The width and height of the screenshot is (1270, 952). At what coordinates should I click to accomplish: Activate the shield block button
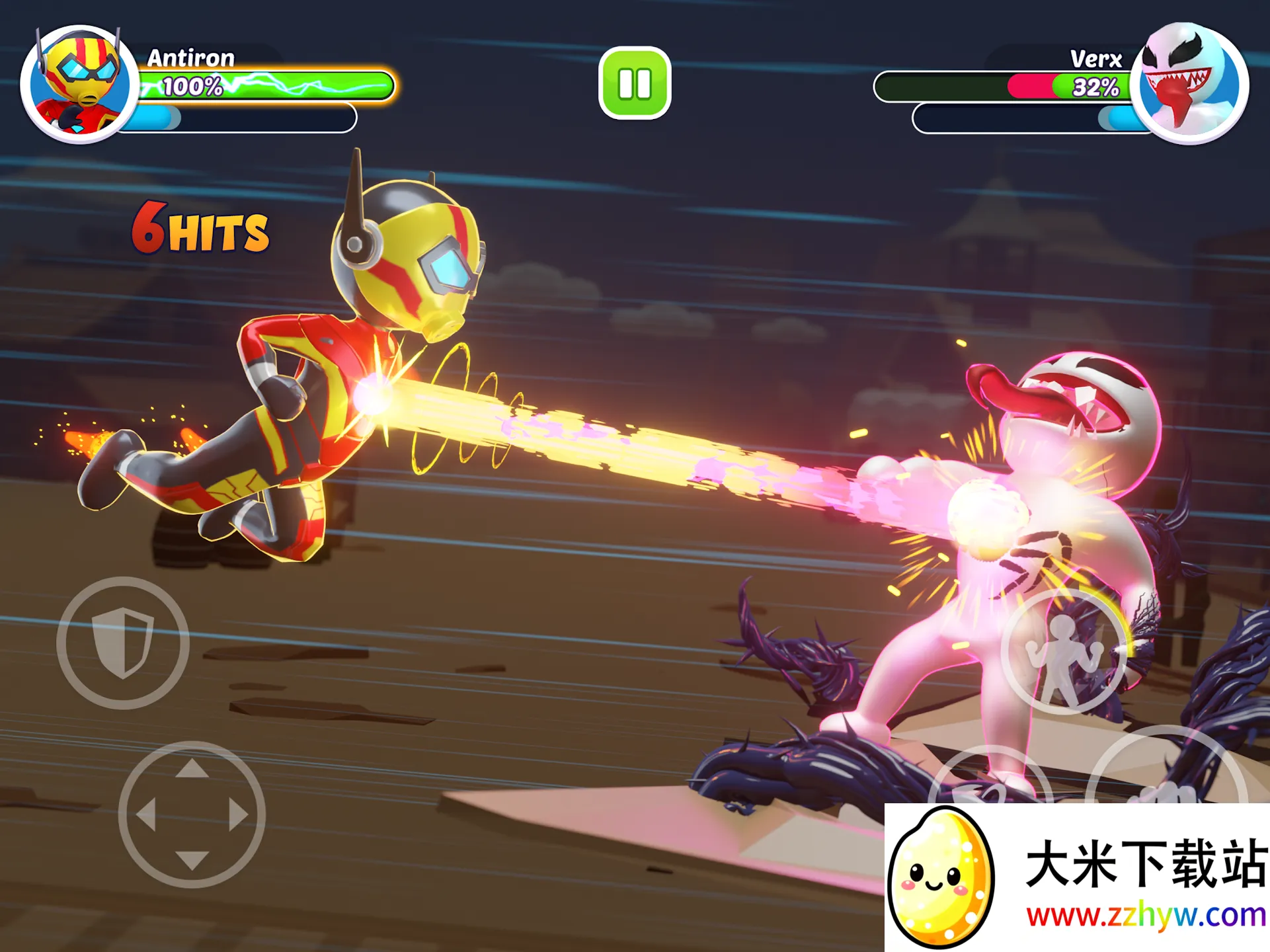point(123,643)
